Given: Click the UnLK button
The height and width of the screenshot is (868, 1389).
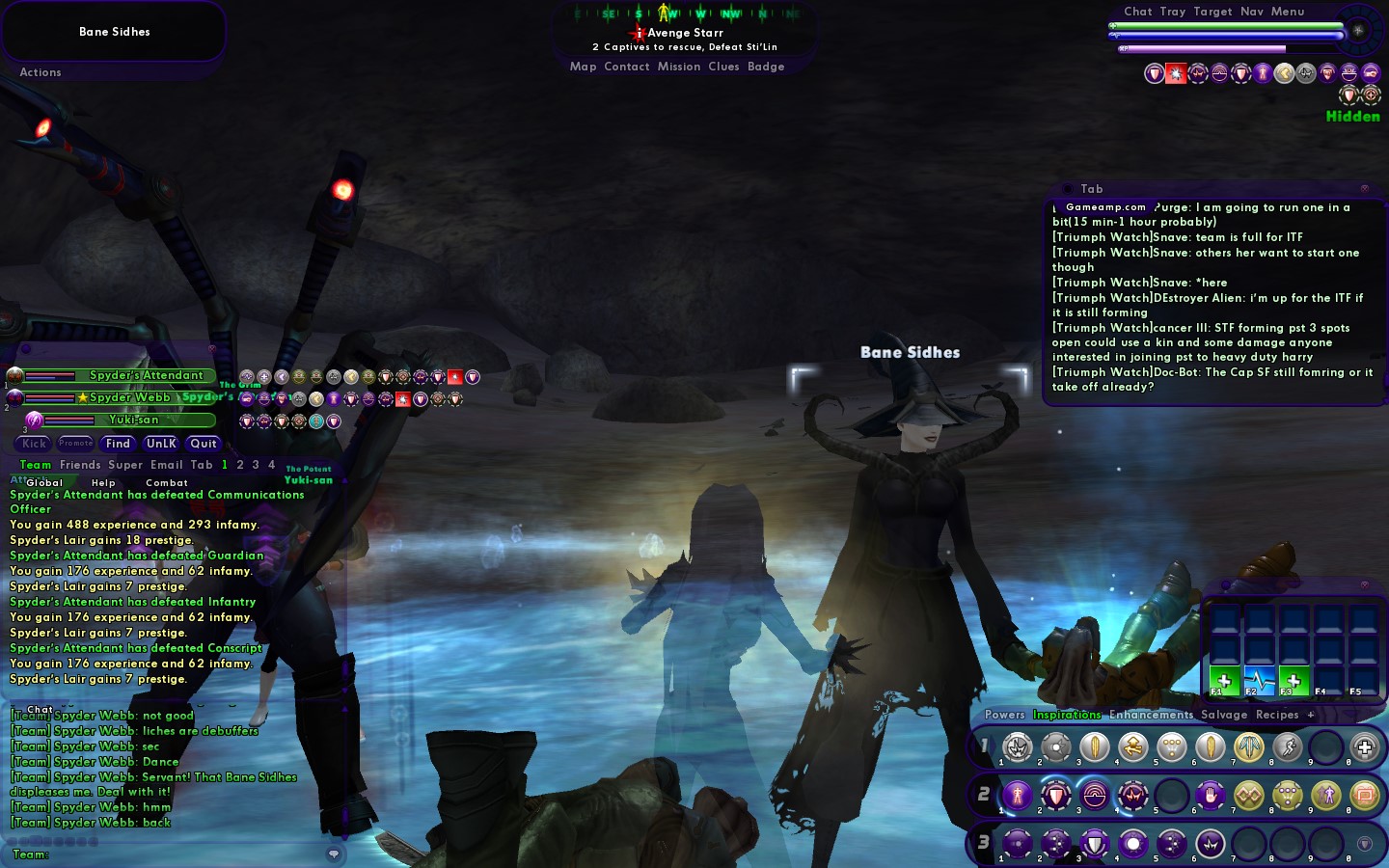Looking at the screenshot, I should (x=161, y=444).
